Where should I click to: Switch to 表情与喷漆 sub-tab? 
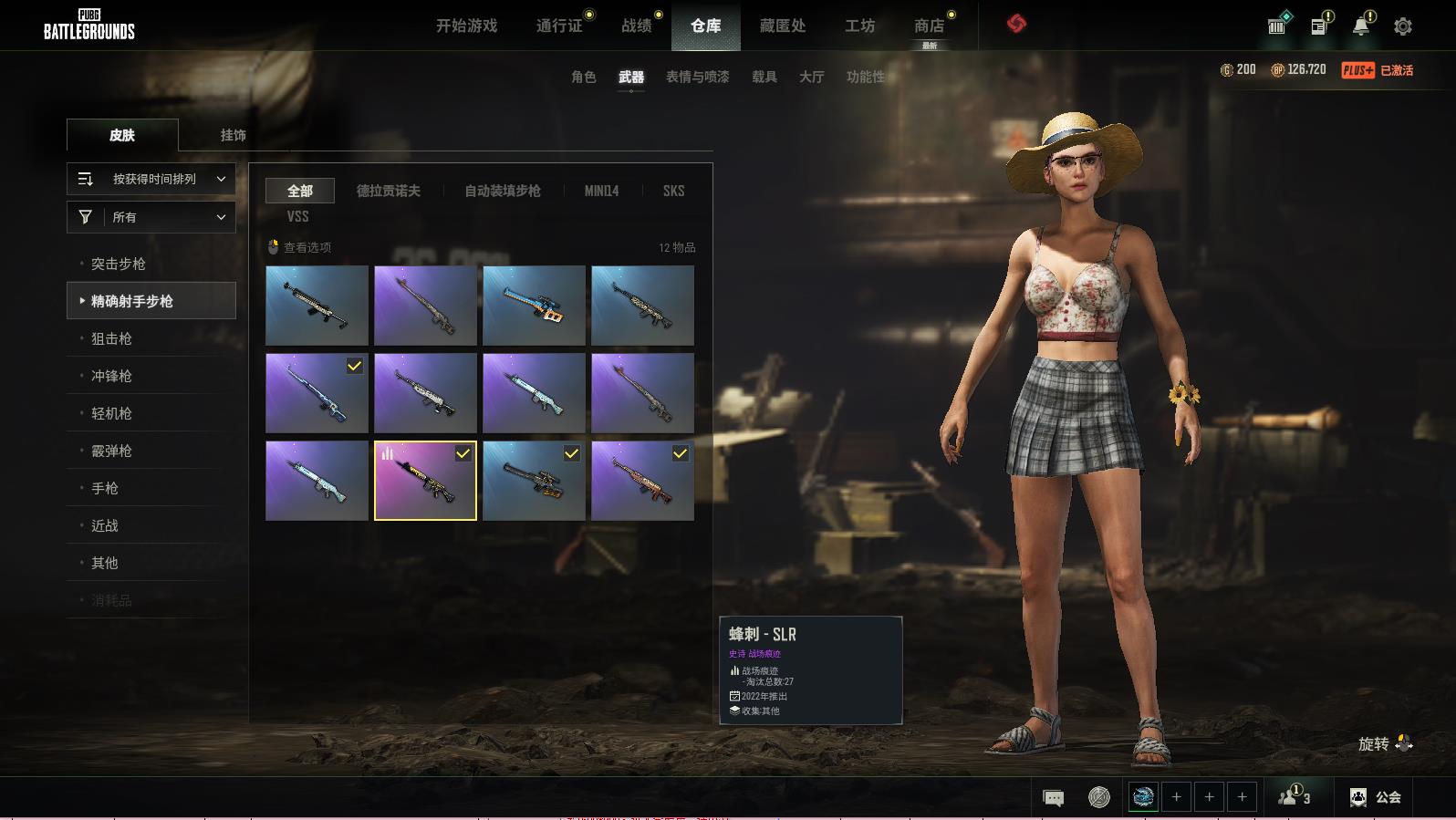pyautogui.click(x=697, y=77)
